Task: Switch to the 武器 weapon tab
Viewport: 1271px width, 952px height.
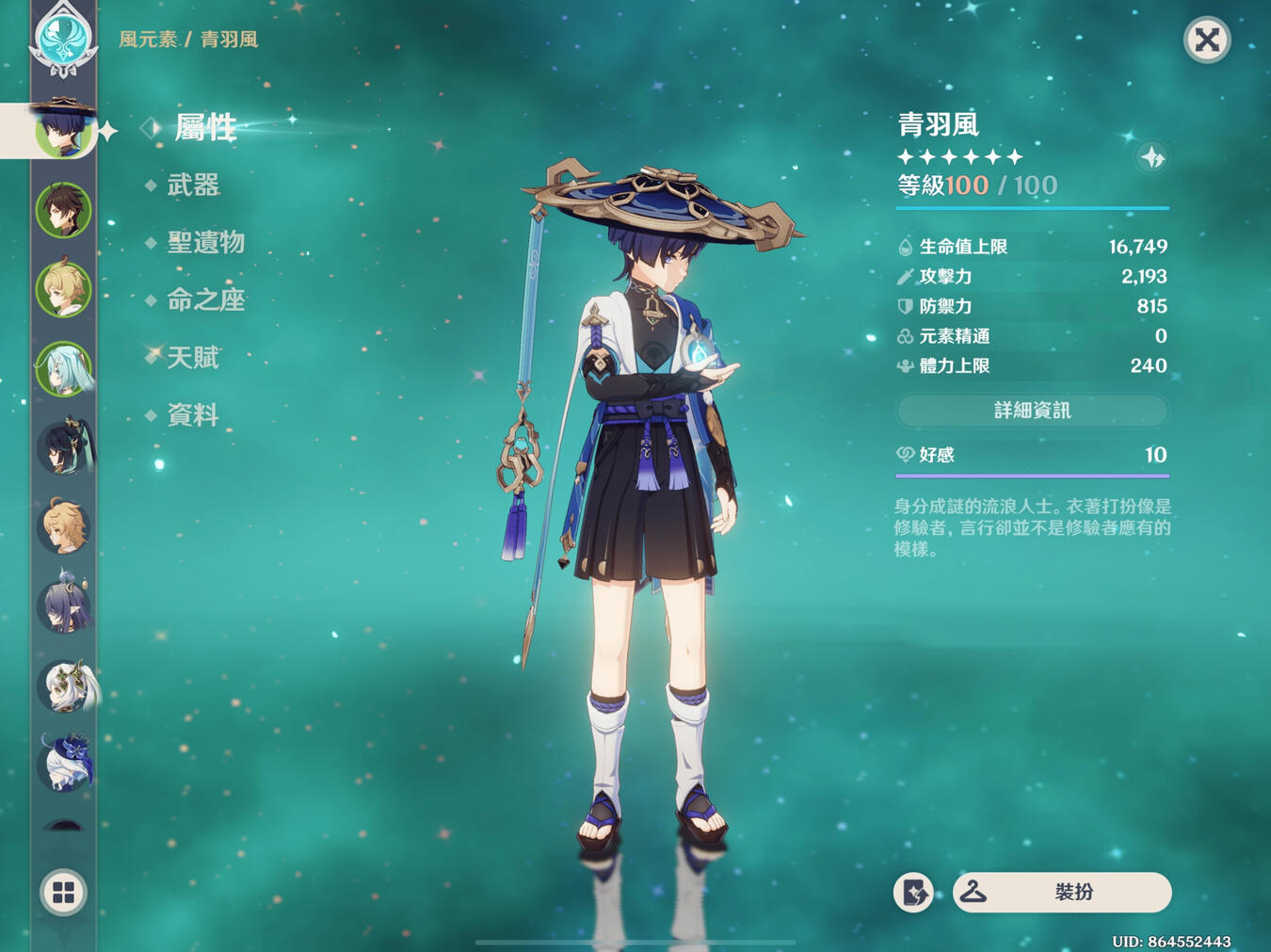Action: tap(193, 186)
